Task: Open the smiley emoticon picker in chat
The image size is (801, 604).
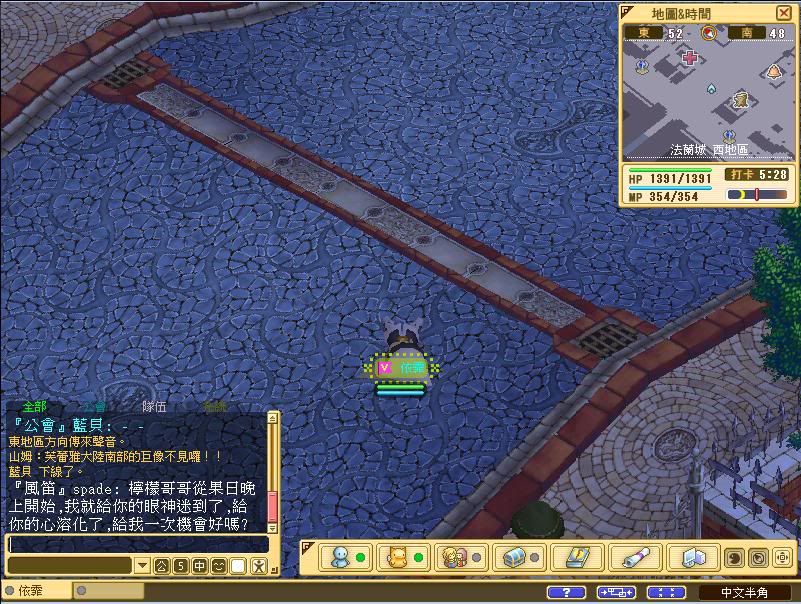Action: tap(219, 566)
